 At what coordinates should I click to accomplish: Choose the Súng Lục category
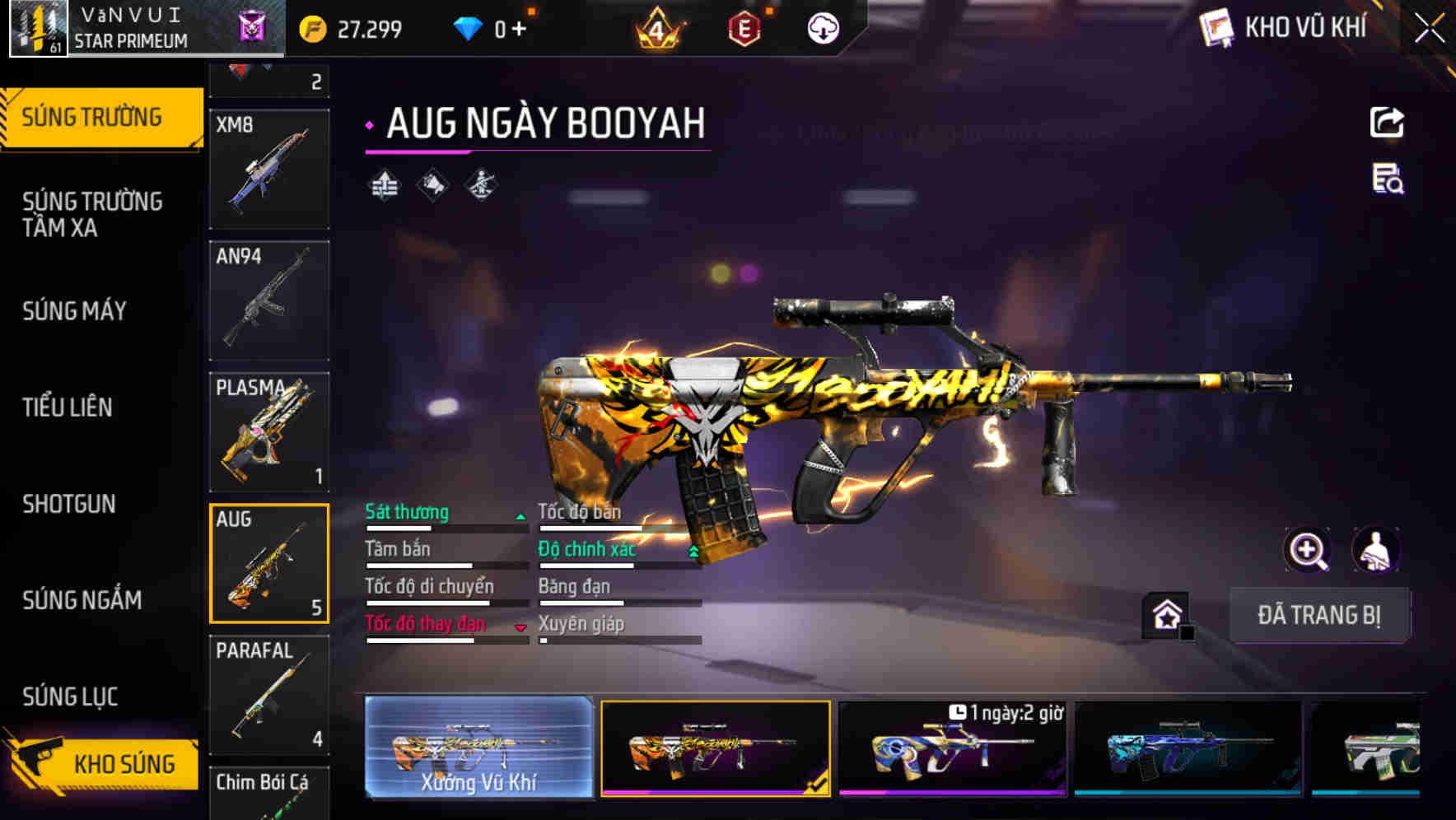(x=70, y=697)
